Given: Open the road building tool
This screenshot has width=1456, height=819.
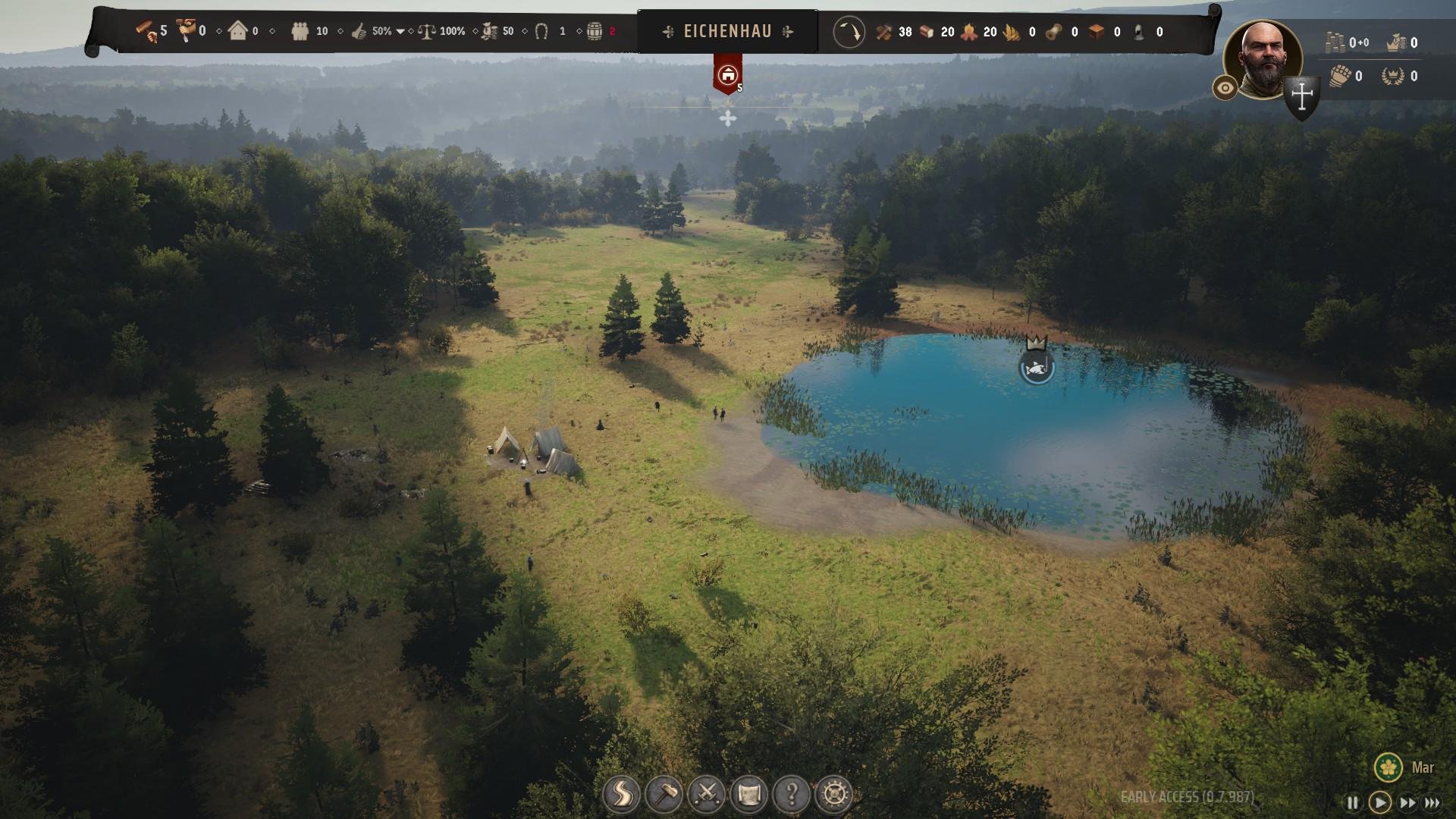Looking at the screenshot, I should [621, 794].
